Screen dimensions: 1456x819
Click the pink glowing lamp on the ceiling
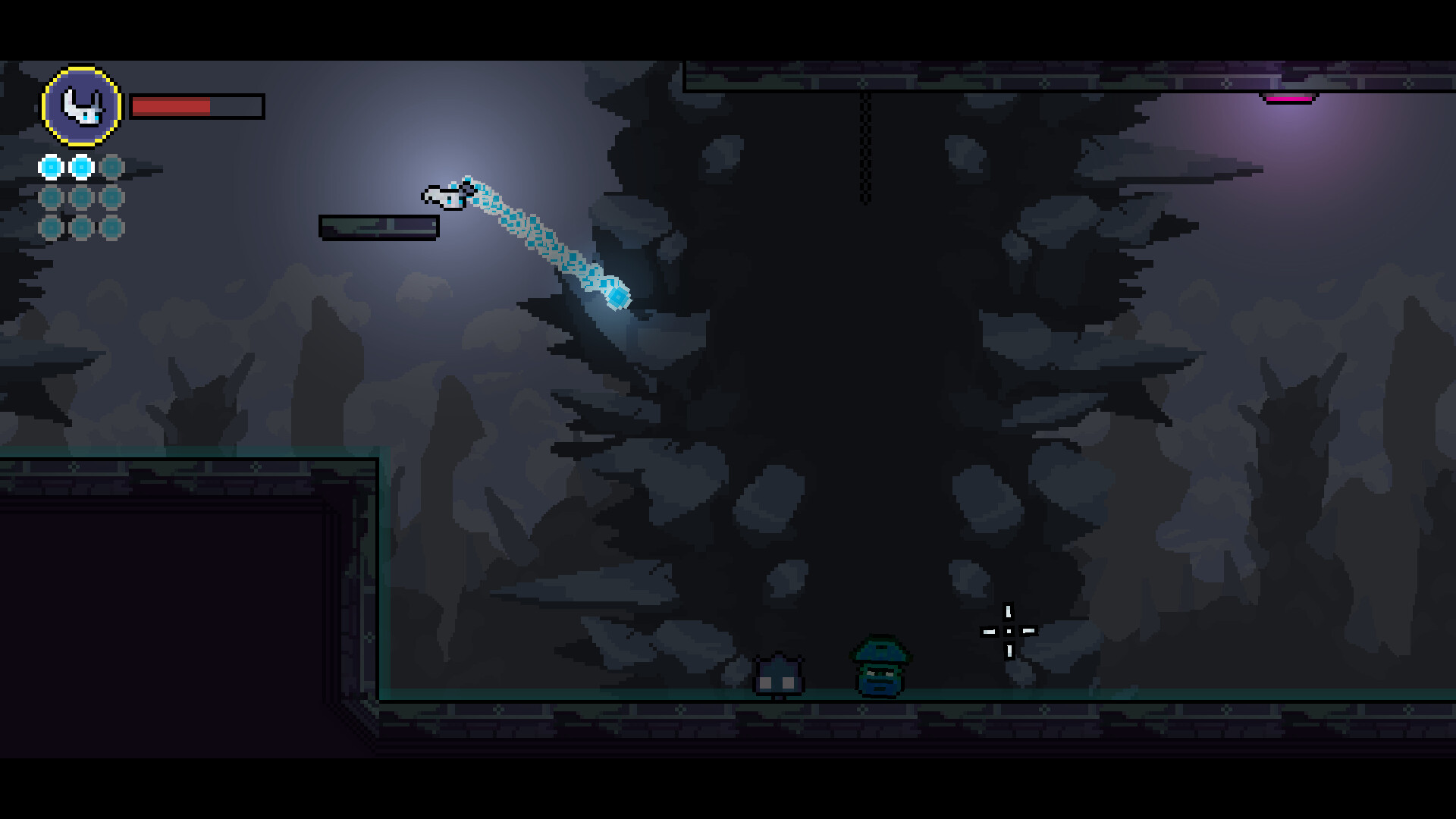tap(1290, 100)
